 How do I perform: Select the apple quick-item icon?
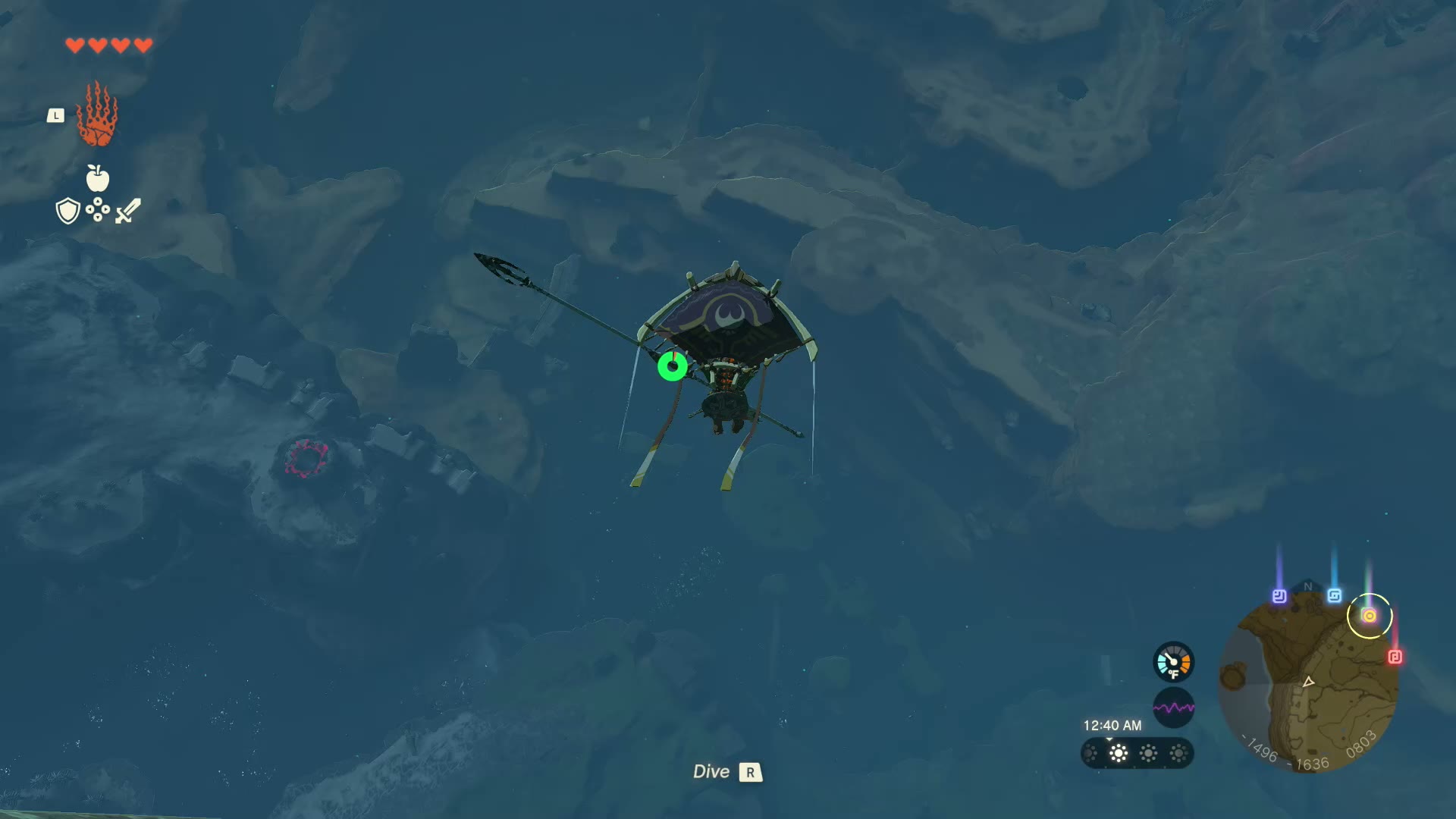click(x=98, y=178)
